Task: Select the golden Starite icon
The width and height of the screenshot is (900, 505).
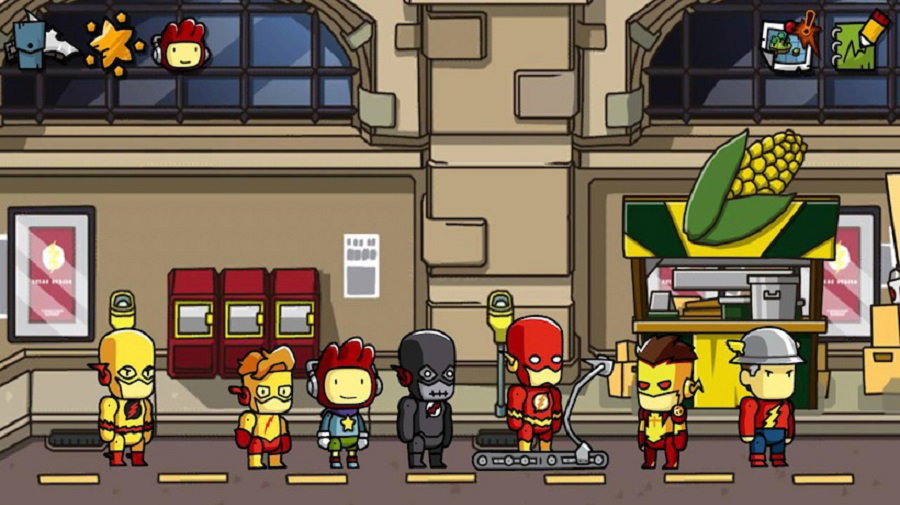Action: (x=112, y=44)
